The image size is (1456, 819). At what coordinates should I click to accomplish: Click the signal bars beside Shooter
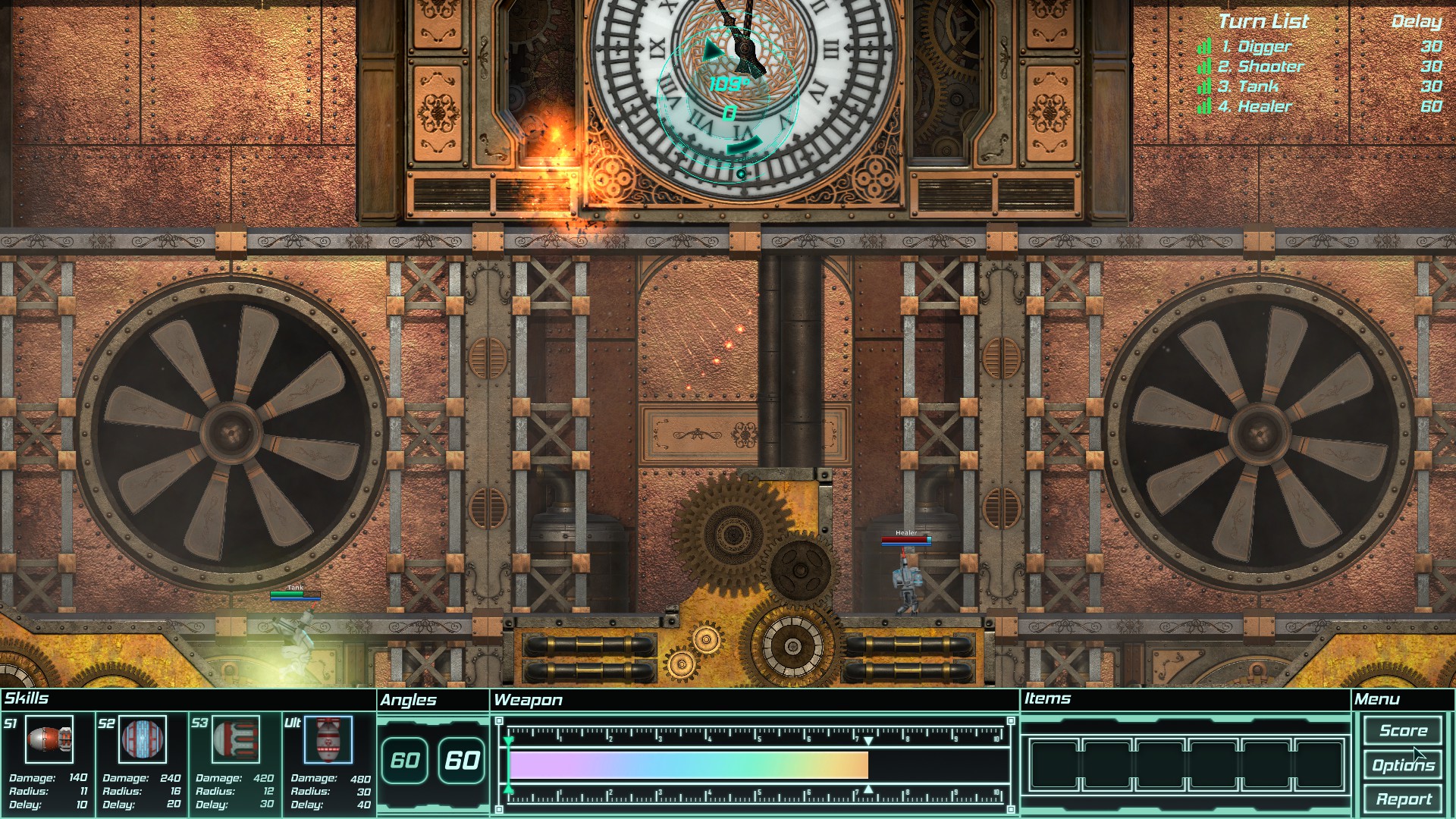click(x=1203, y=67)
